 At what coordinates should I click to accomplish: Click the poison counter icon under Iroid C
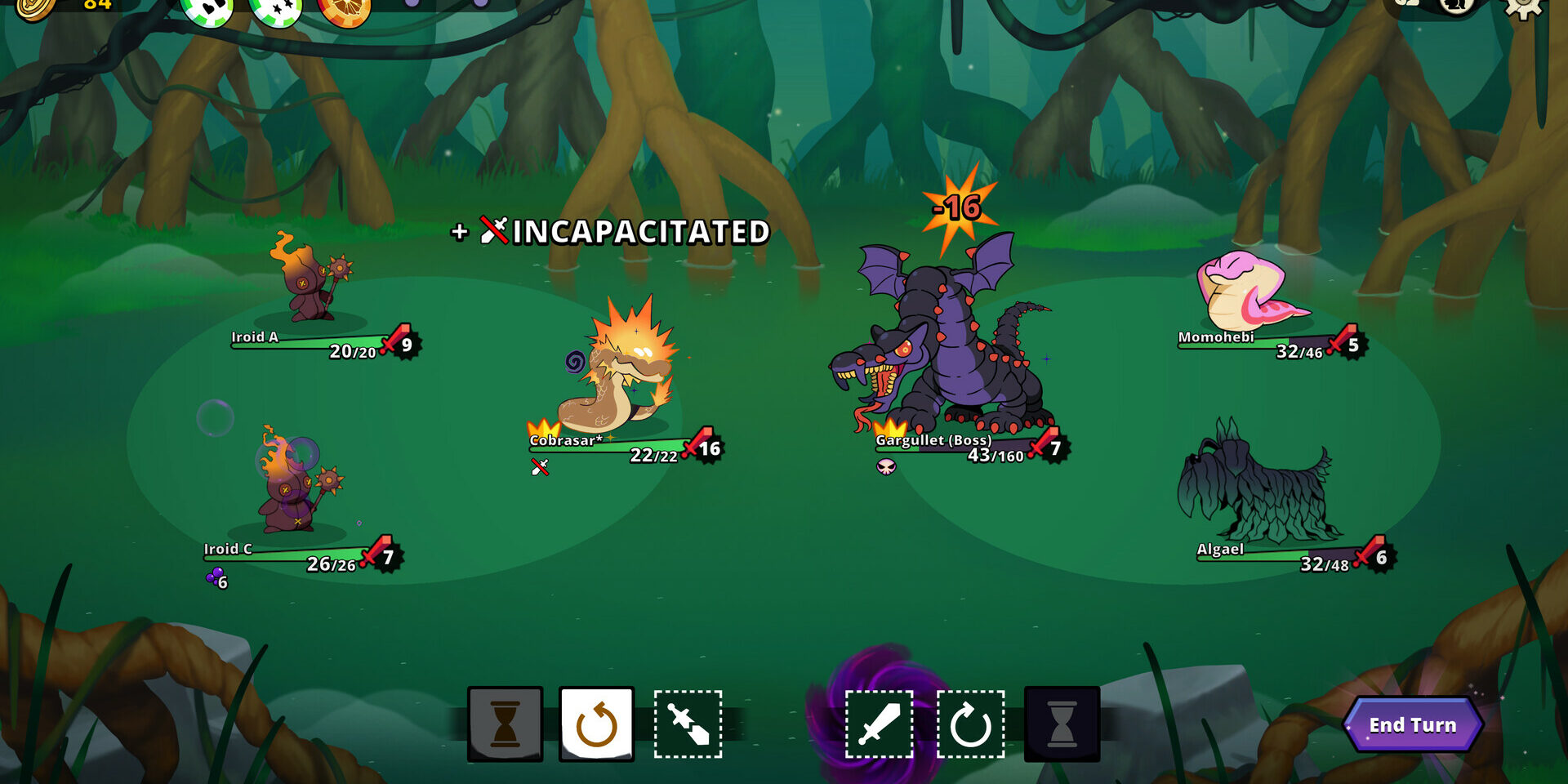[212, 578]
